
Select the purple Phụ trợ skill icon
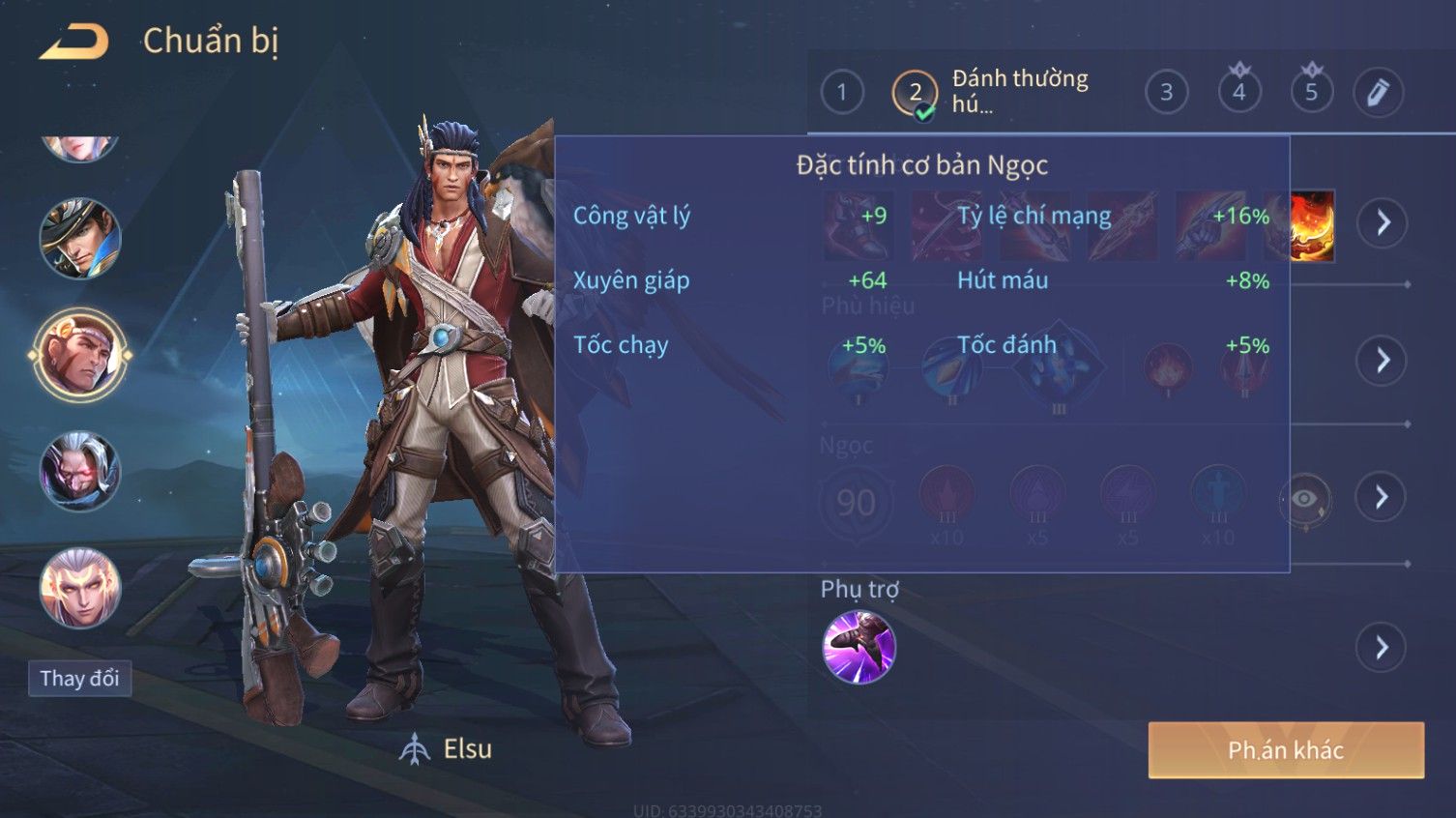tap(859, 647)
